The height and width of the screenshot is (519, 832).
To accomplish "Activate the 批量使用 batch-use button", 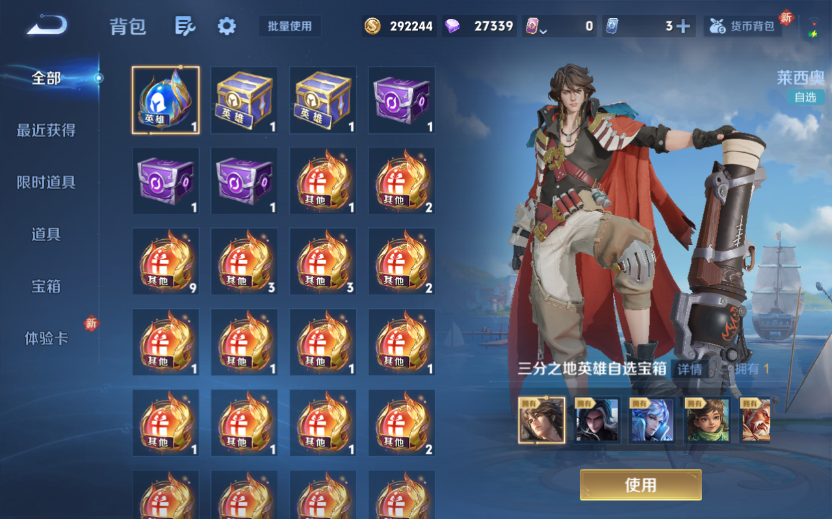I will tap(290, 26).
